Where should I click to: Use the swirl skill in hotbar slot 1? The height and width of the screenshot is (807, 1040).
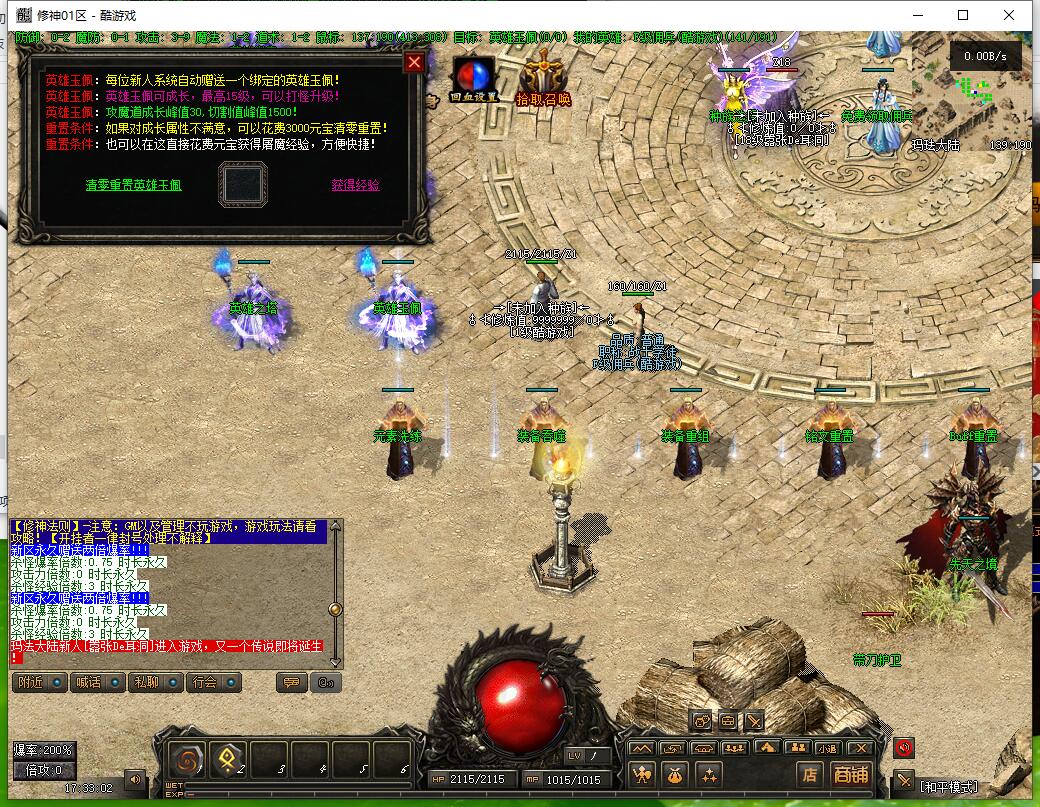[x=187, y=760]
